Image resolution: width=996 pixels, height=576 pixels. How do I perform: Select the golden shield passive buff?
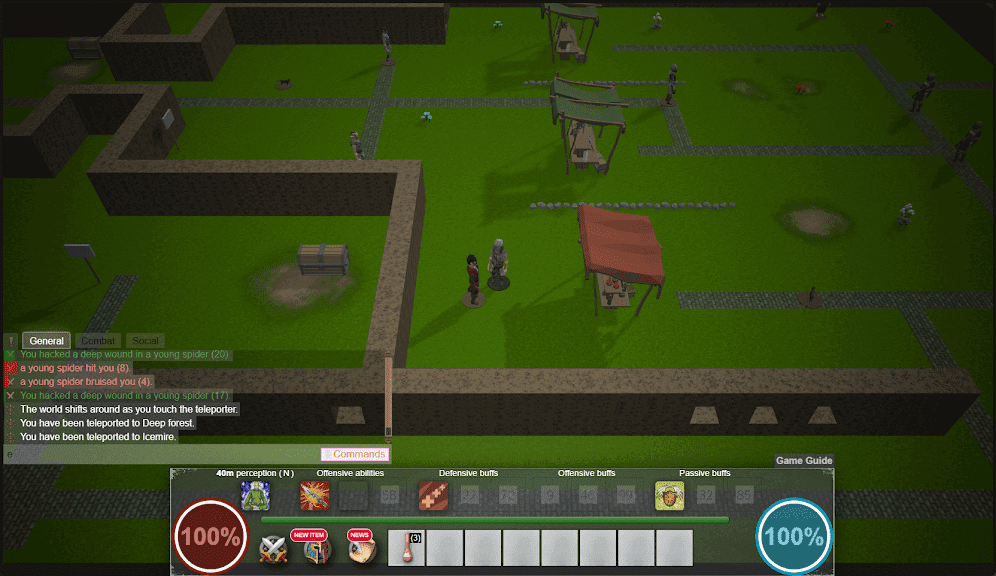click(x=669, y=496)
